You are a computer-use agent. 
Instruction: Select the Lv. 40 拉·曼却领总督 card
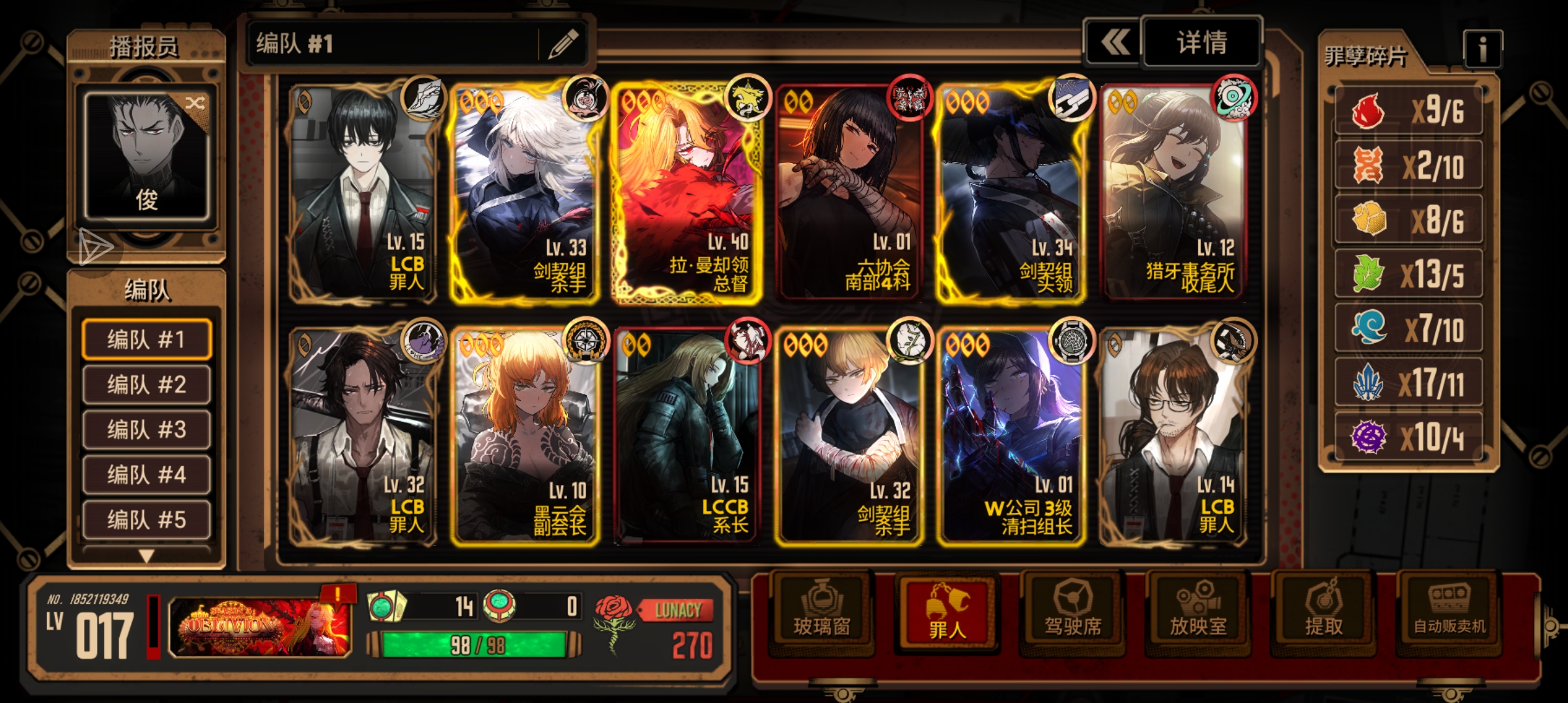(x=686, y=193)
